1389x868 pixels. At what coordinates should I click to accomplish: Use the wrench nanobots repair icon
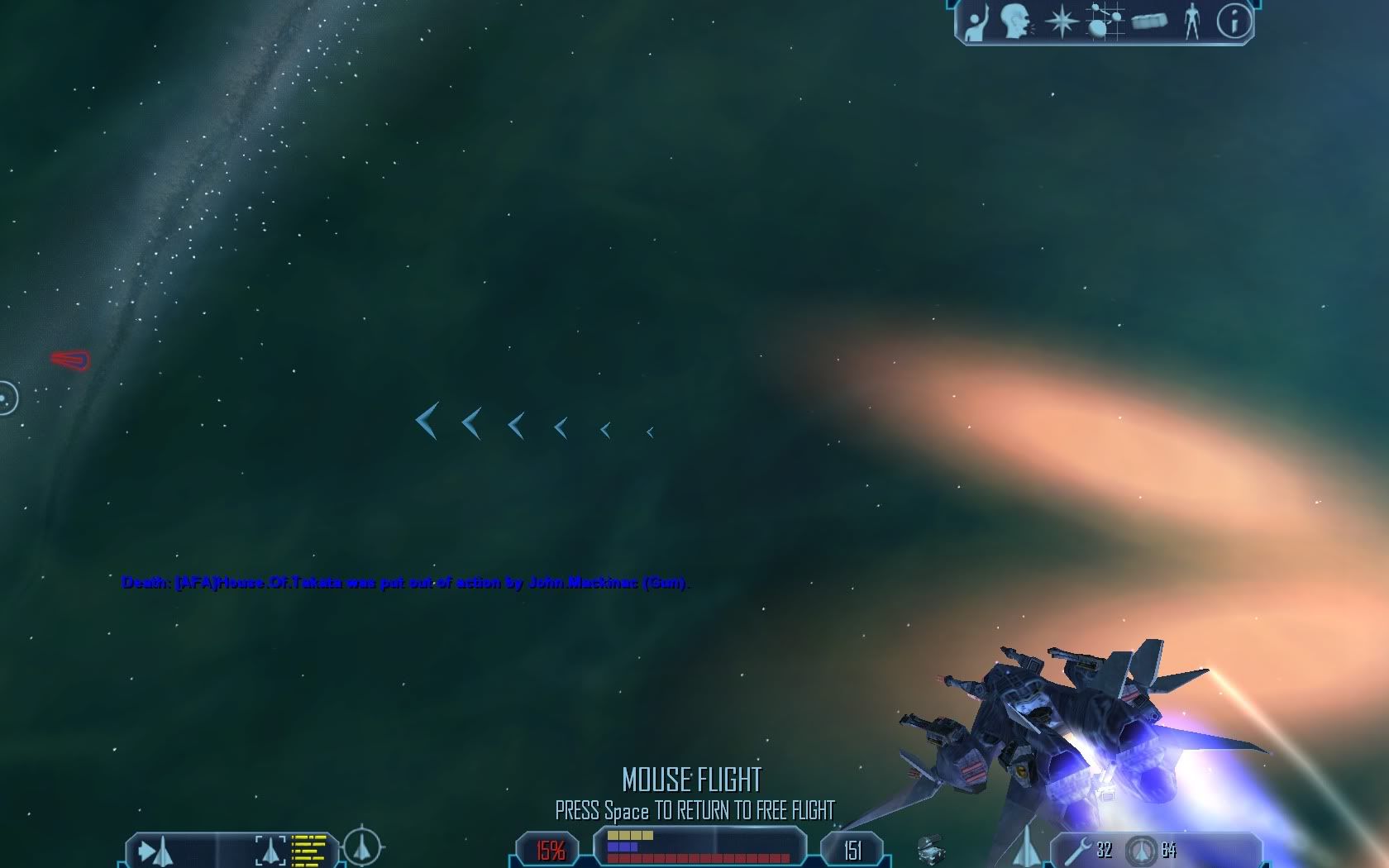(1078, 849)
